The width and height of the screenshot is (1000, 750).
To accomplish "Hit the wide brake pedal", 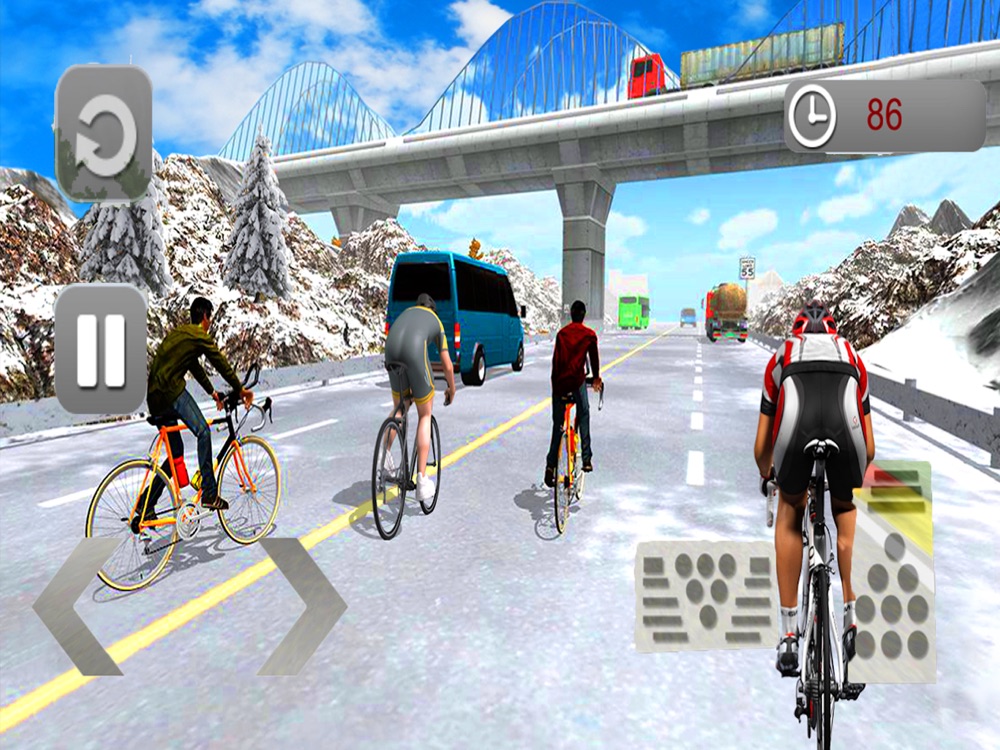I will tap(704, 596).
